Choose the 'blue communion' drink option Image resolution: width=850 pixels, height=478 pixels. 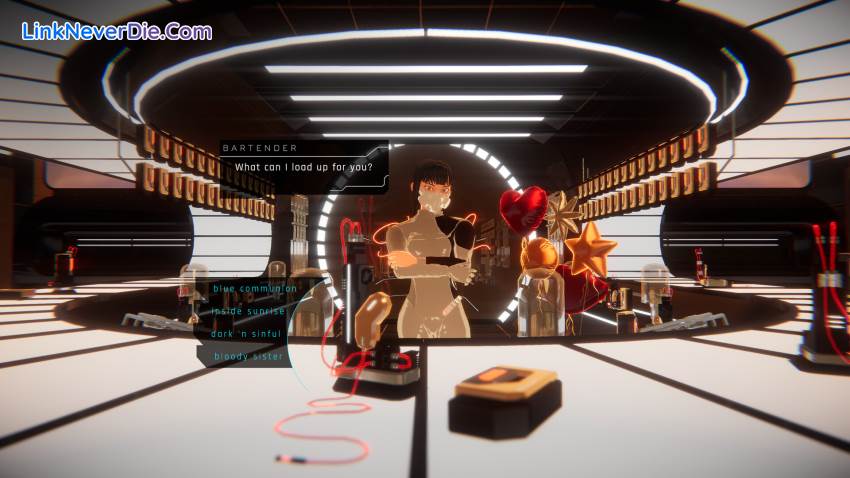(255, 289)
